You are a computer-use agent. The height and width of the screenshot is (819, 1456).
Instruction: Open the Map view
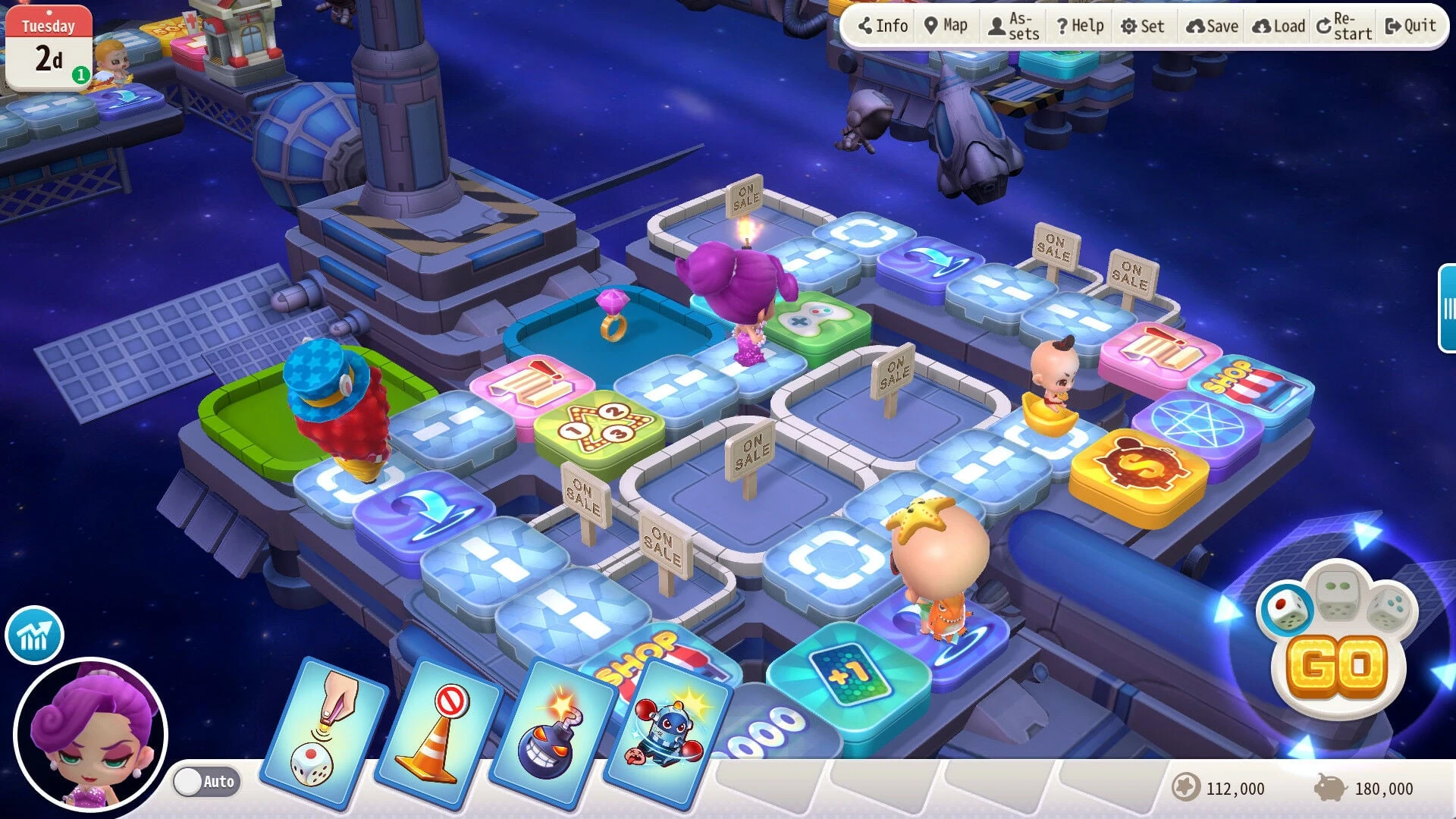[x=946, y=27]
